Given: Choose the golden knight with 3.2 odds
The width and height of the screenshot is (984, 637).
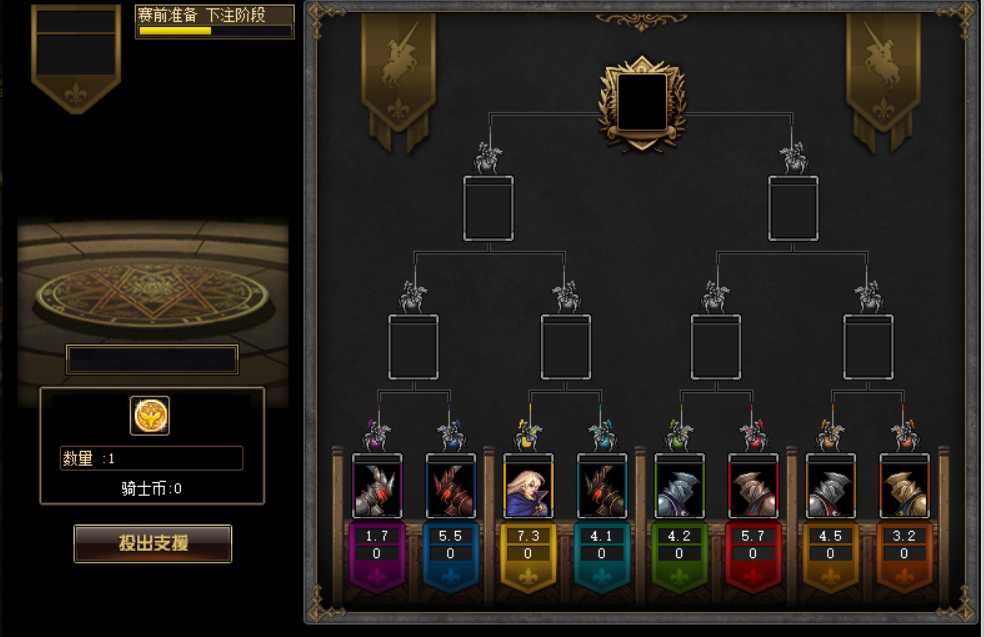Looking at the screenshot, I should click(904, 488).
